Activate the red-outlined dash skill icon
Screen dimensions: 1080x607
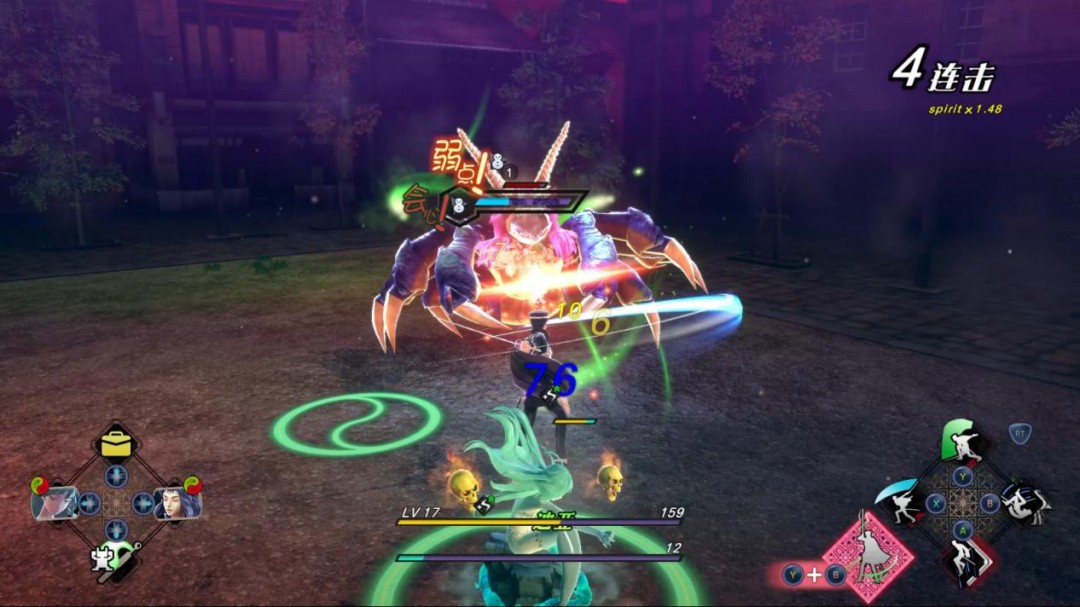(965, 564)
